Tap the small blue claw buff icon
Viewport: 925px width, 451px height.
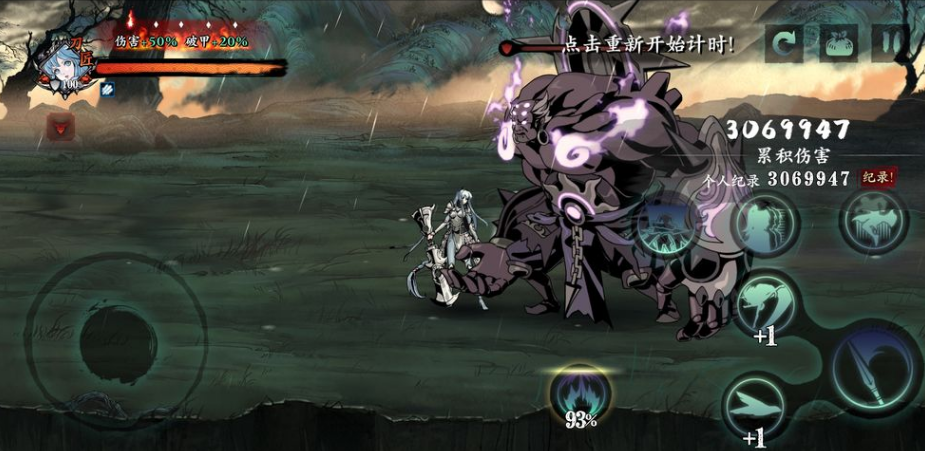107,90
